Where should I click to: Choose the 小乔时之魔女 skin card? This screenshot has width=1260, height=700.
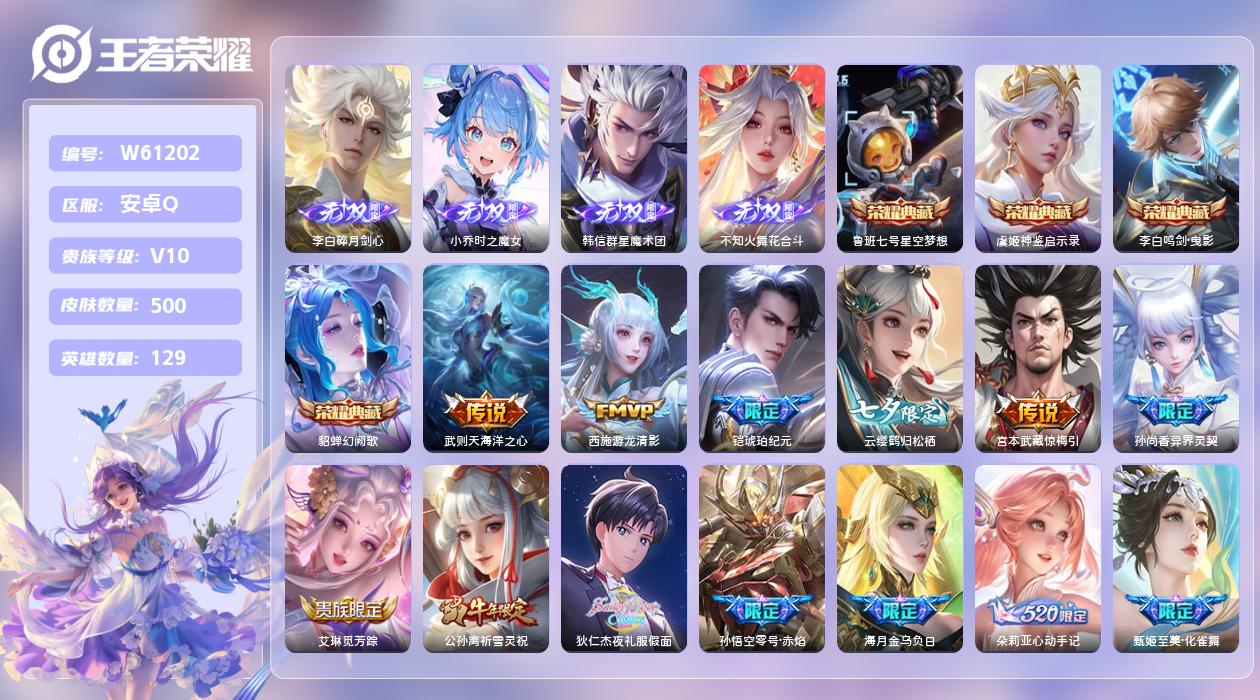tap(486, 158)
